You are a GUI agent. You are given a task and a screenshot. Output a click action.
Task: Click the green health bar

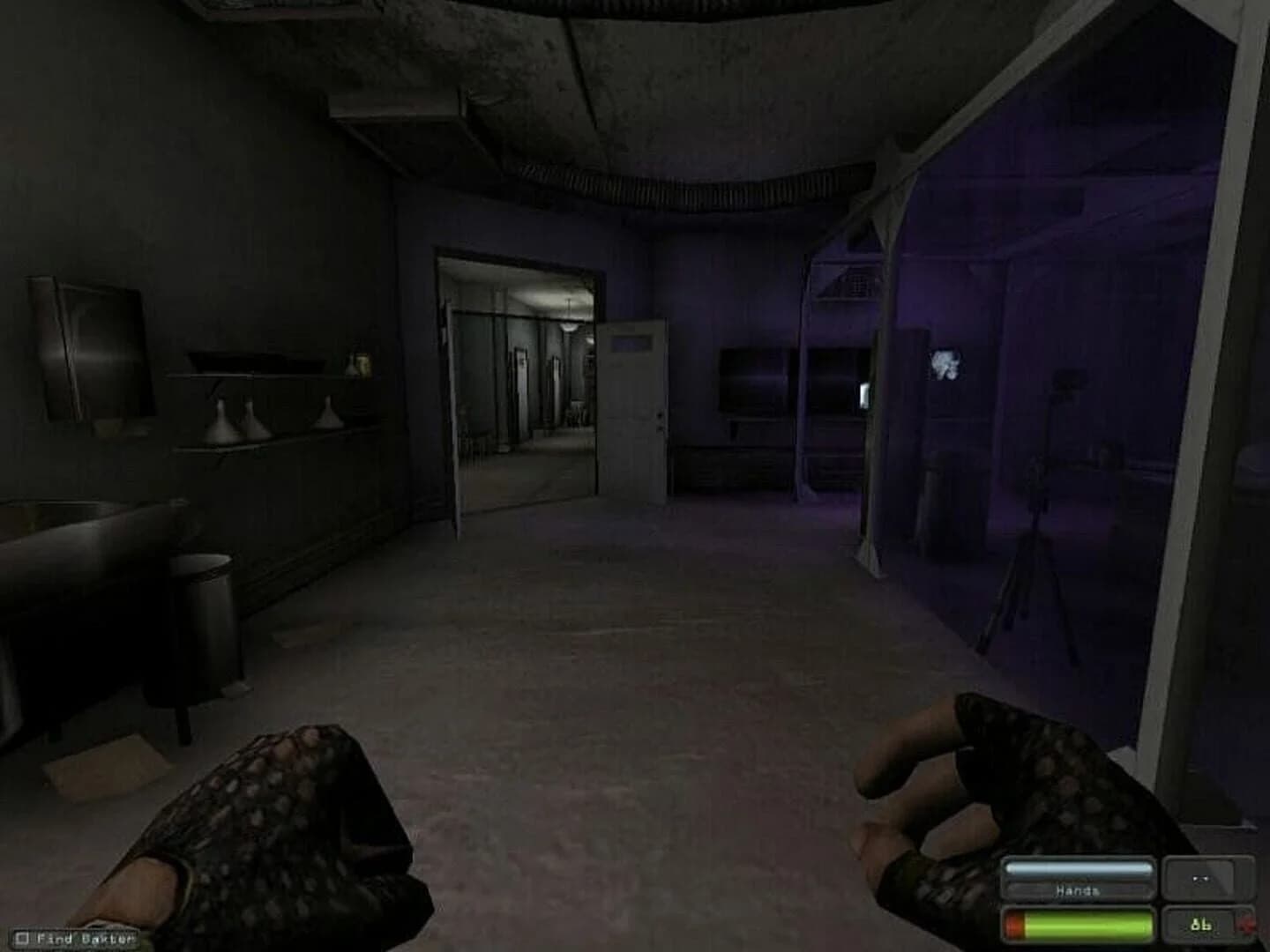1094,926
